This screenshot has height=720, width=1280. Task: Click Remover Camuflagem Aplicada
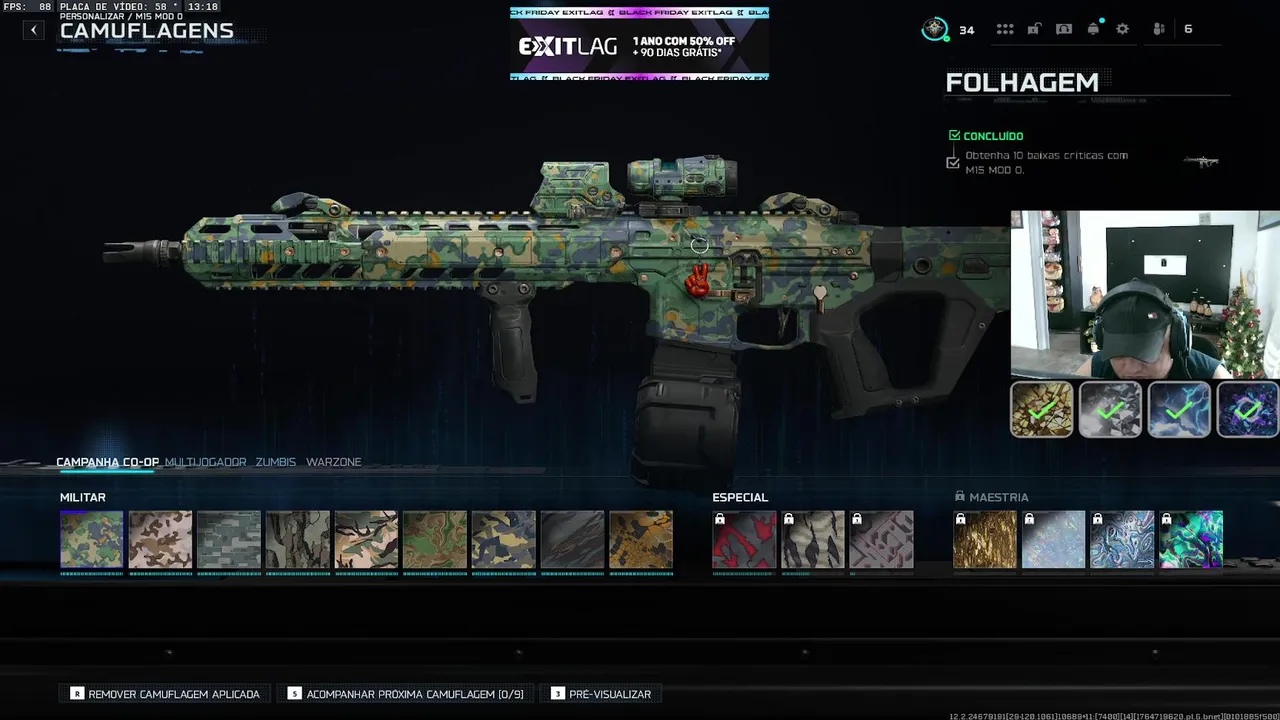click(x=165, y=694)
